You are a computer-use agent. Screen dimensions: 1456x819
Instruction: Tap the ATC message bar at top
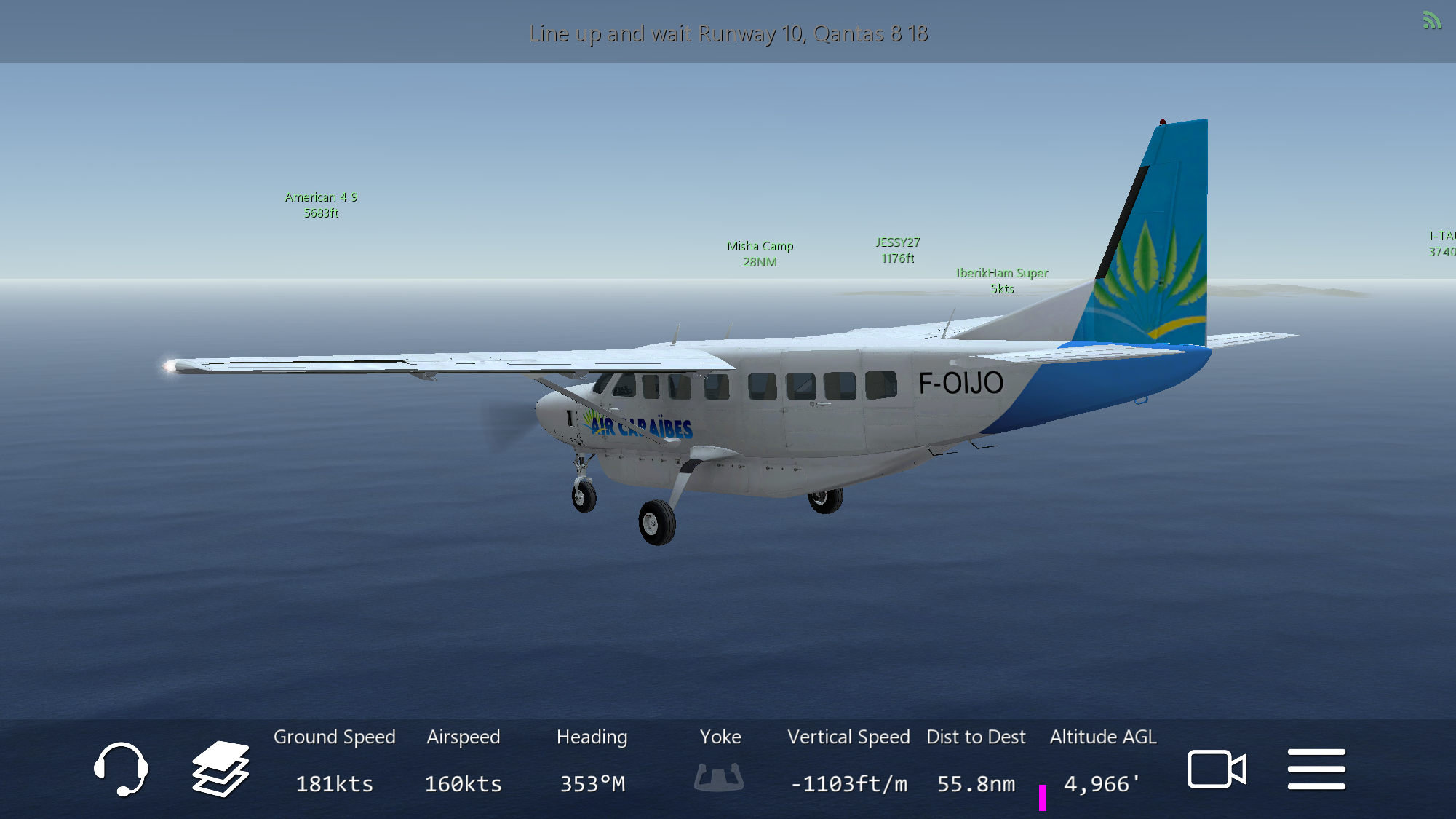(x=728, y=33)
